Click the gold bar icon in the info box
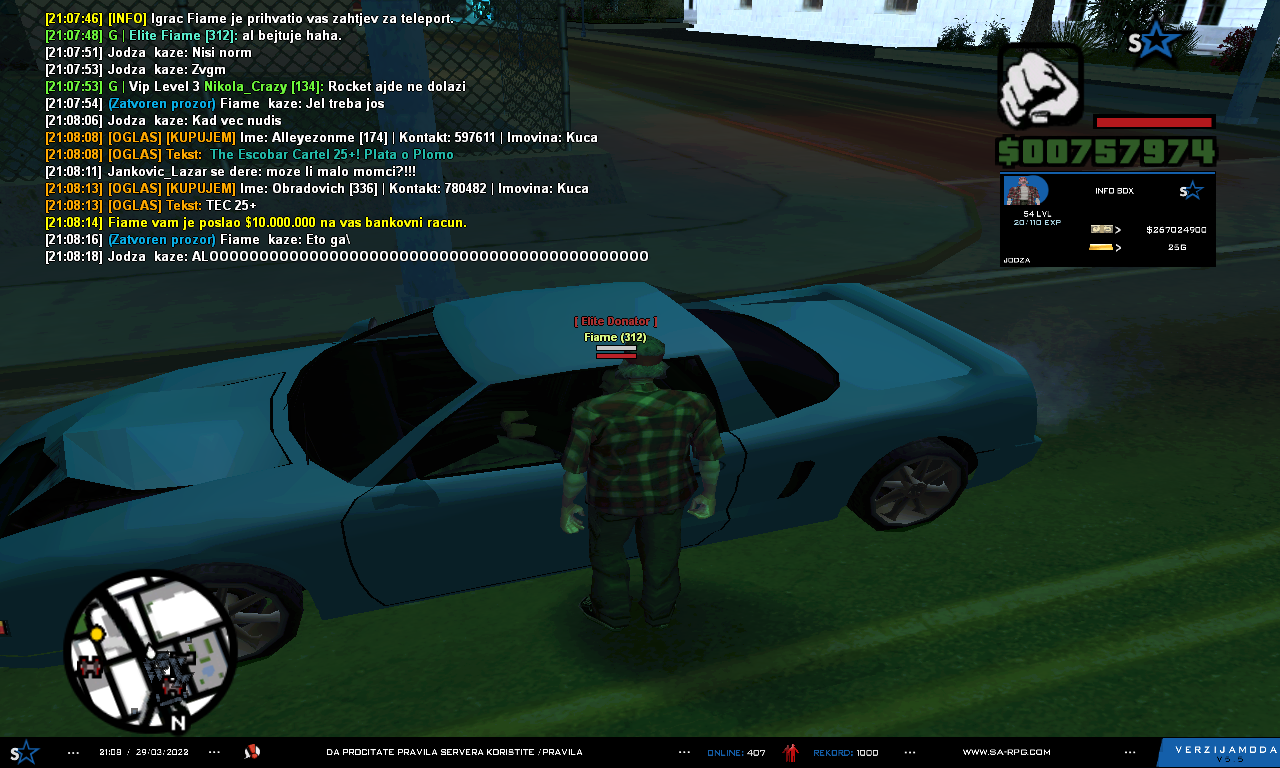Image resolution: width=1280 pixels, height=768 pixels. (x=1100, y=247)
